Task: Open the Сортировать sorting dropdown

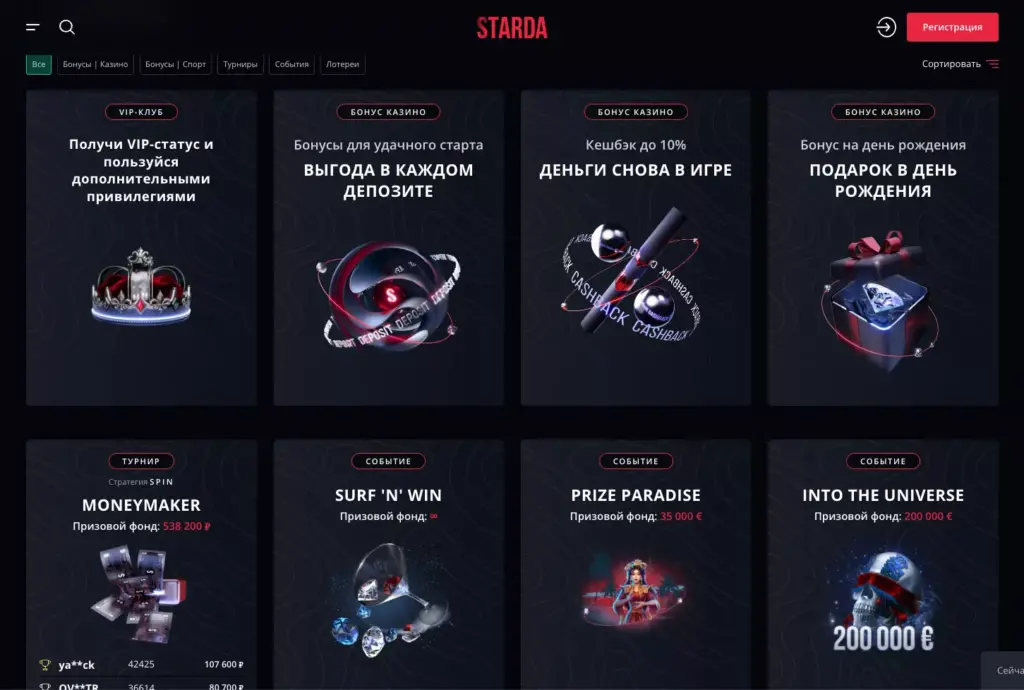Action: pos(960,64)
